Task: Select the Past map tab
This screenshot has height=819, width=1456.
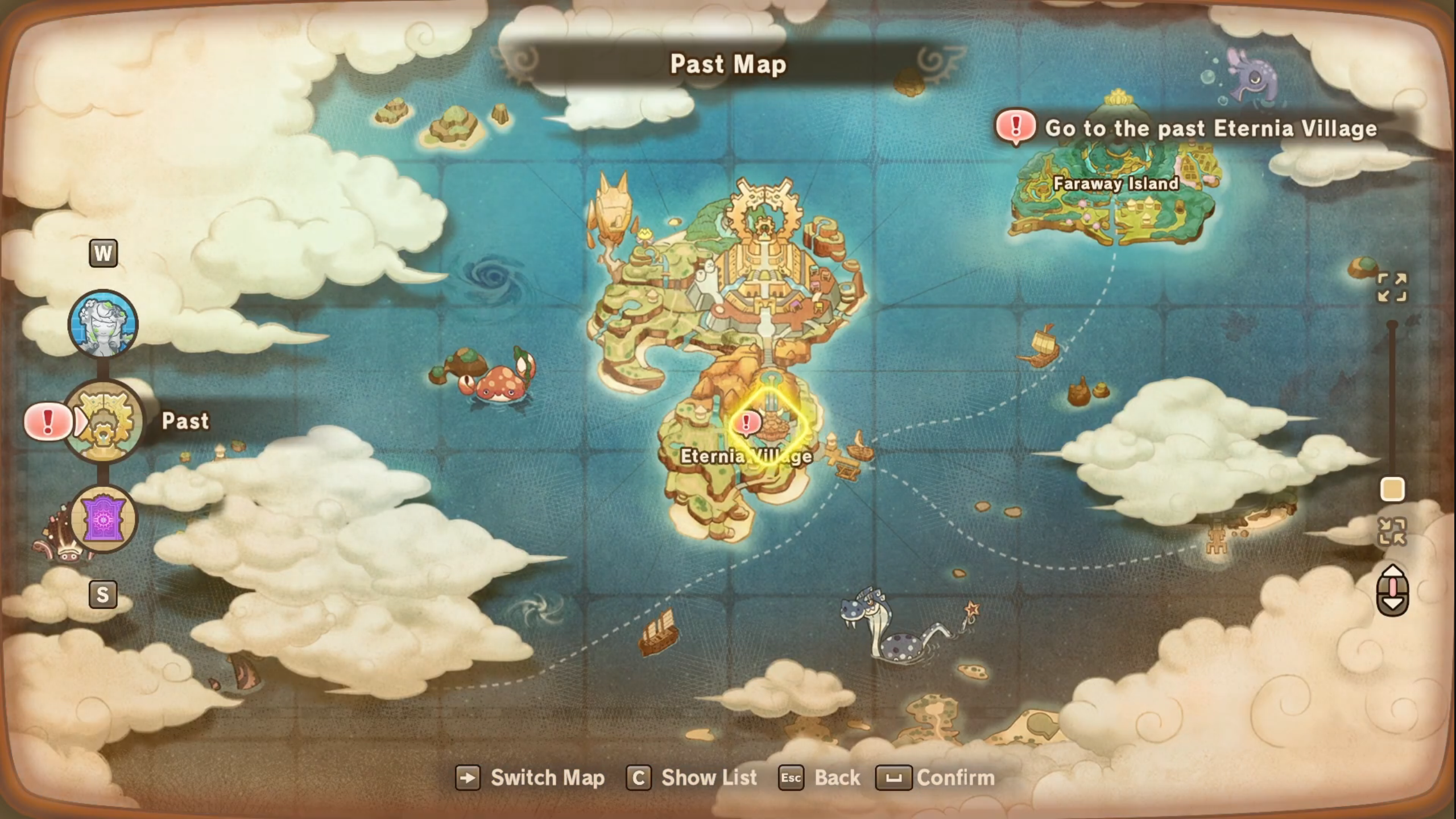Action: click(103, 421)
